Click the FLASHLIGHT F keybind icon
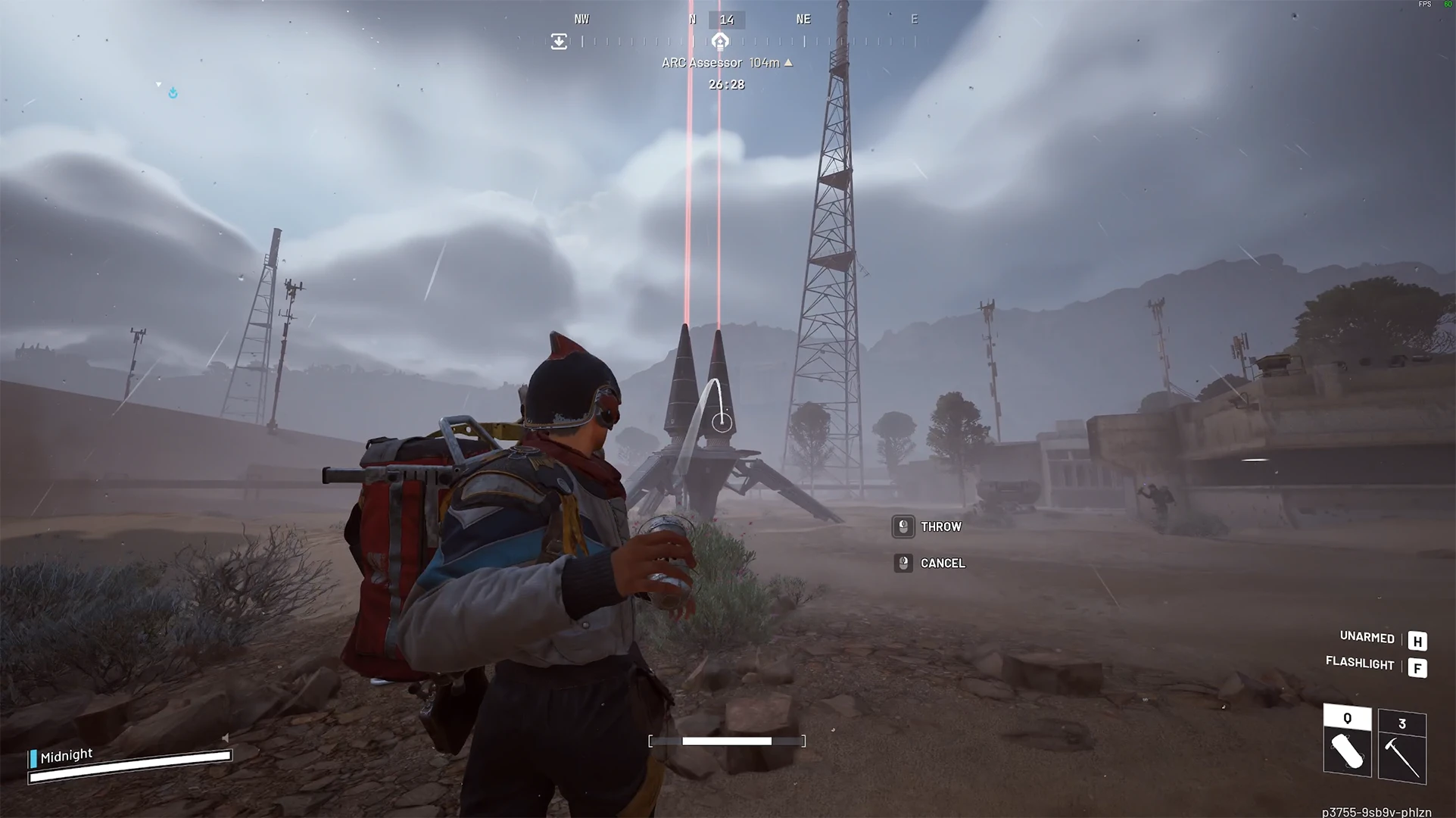1456x818 pixels. click(x=1417, y=667)
